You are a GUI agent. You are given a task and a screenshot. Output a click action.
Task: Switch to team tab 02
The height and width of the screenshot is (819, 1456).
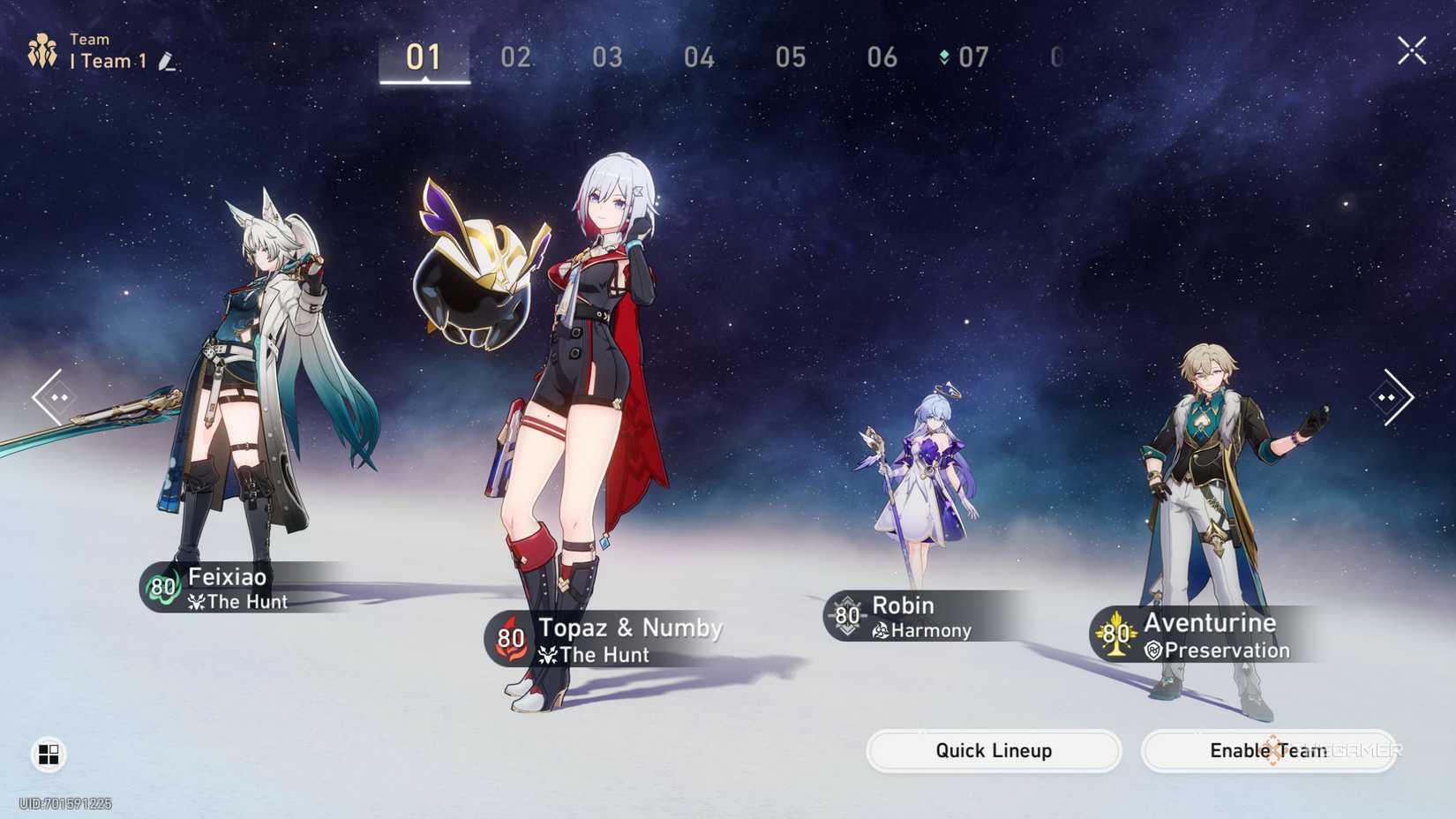click(515, 58)
